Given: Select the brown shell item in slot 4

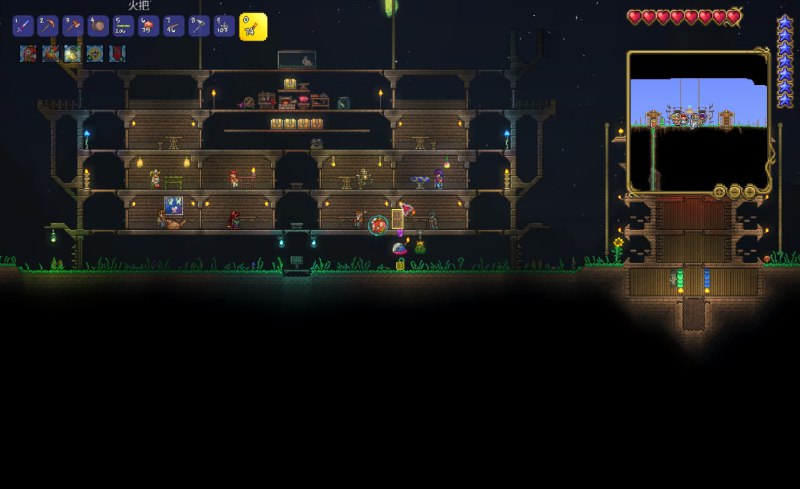Looking at the screenshot, I should tap(98, 27).
